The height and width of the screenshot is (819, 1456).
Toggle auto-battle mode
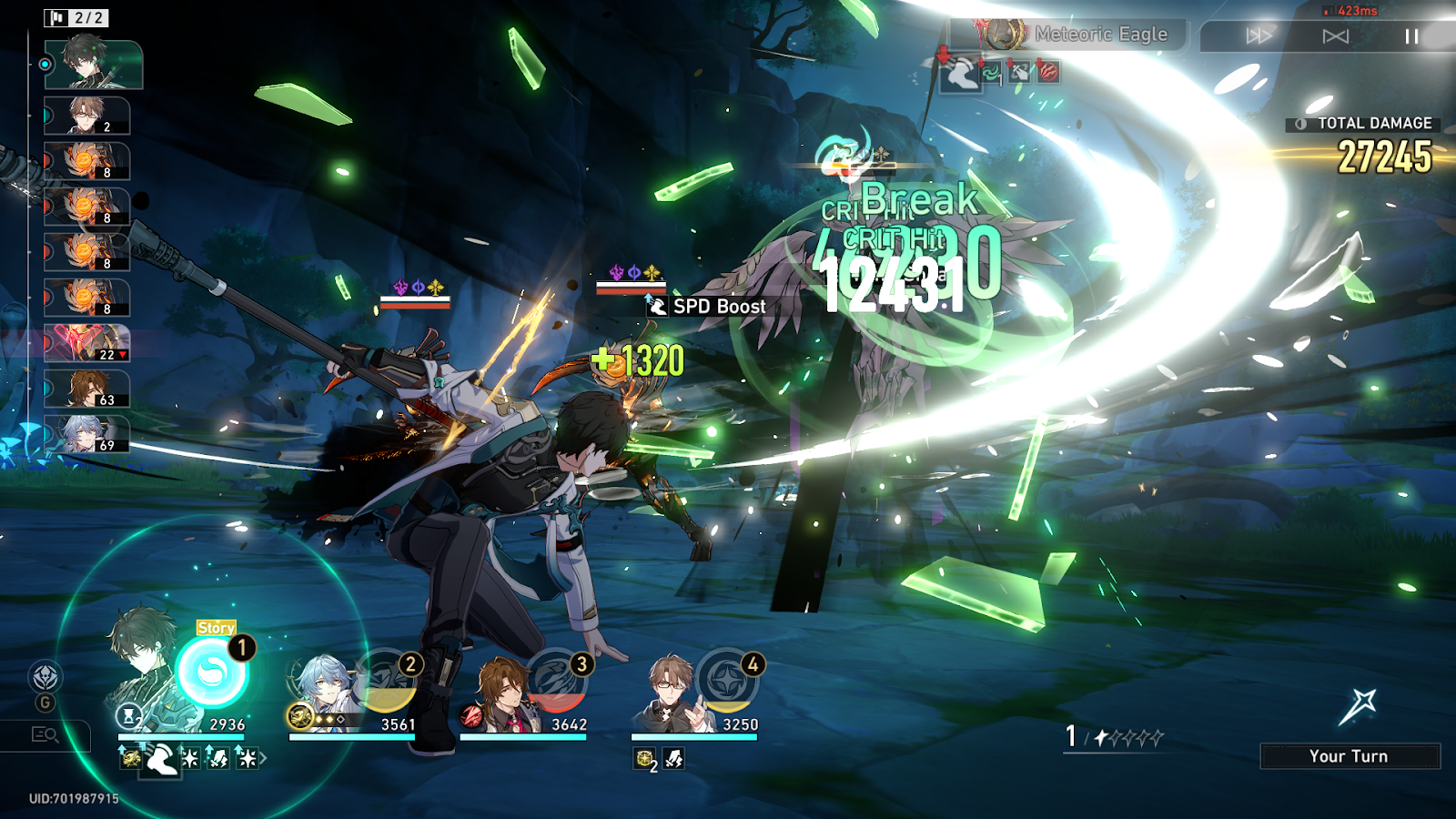(1335, 36)
